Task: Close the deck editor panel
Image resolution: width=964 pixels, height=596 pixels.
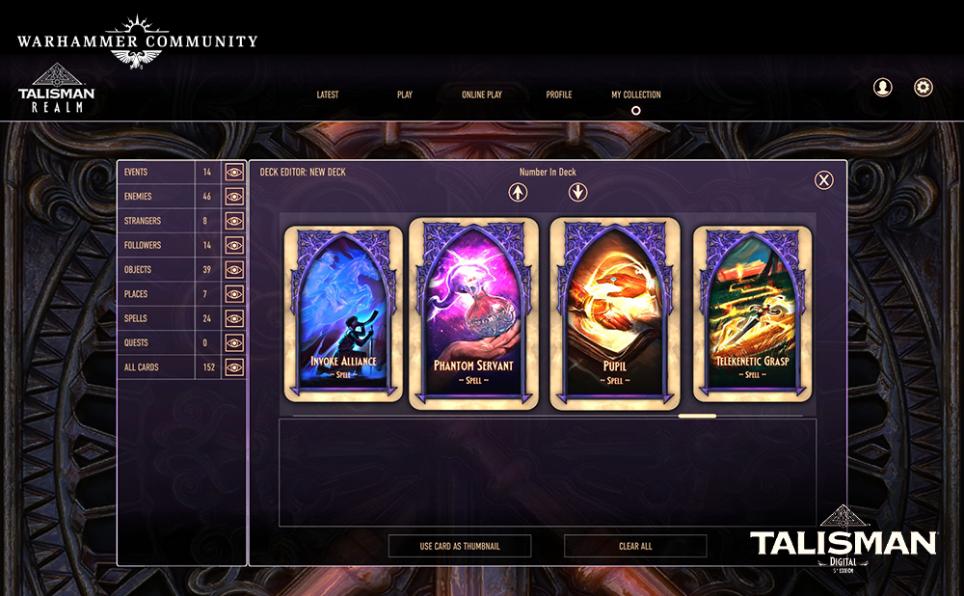Action: tap(823, 180)
